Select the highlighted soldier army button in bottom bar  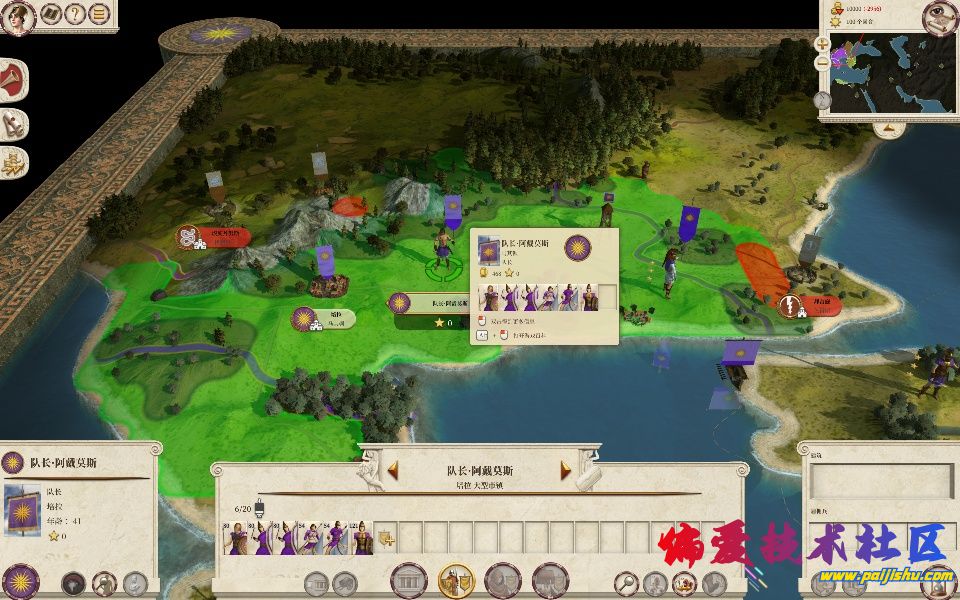[x=456, y=580]
